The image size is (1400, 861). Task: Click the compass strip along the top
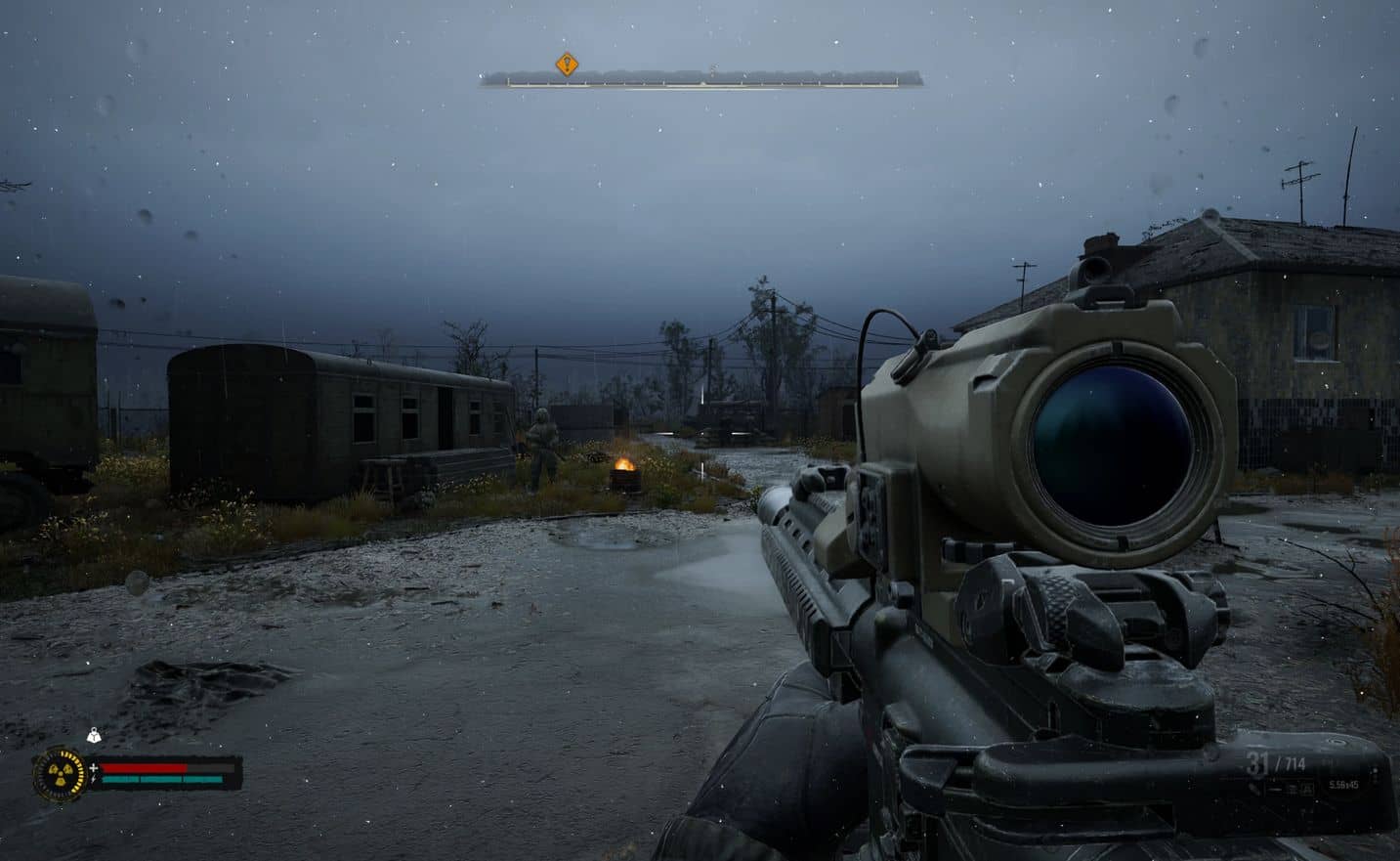tap(700, 79)
